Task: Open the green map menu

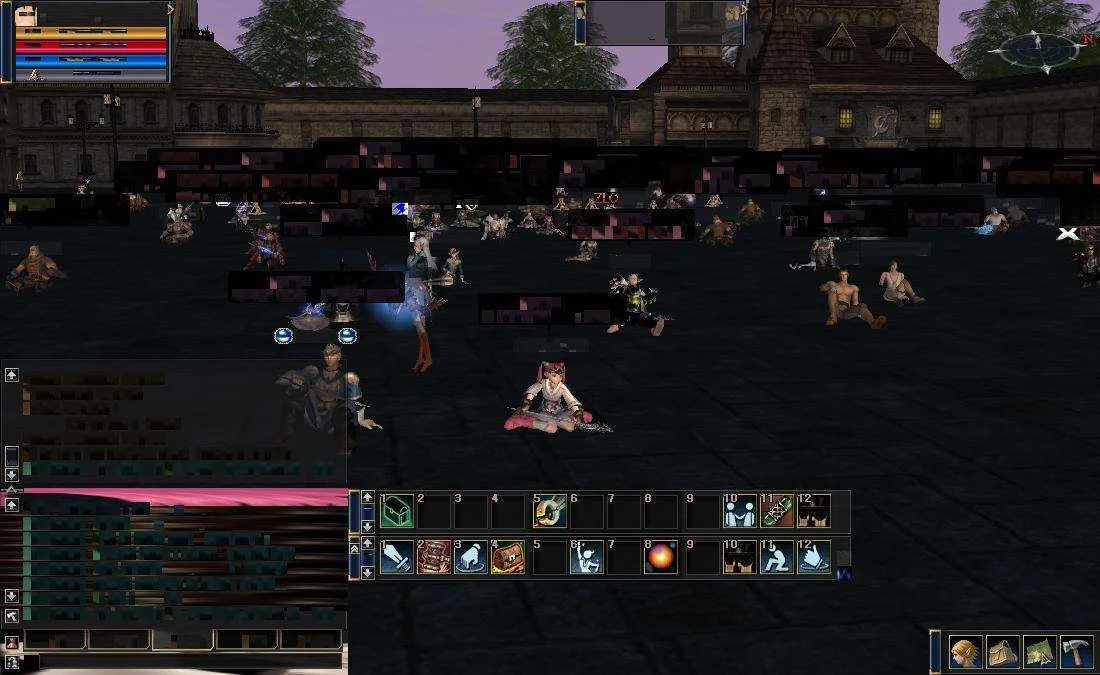Action: click(1040, 653)
